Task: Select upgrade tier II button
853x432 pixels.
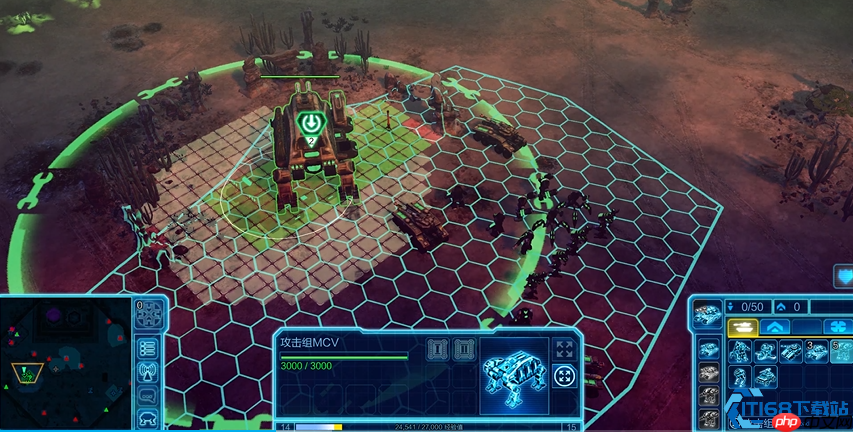Action: click(x=462, y=349)
